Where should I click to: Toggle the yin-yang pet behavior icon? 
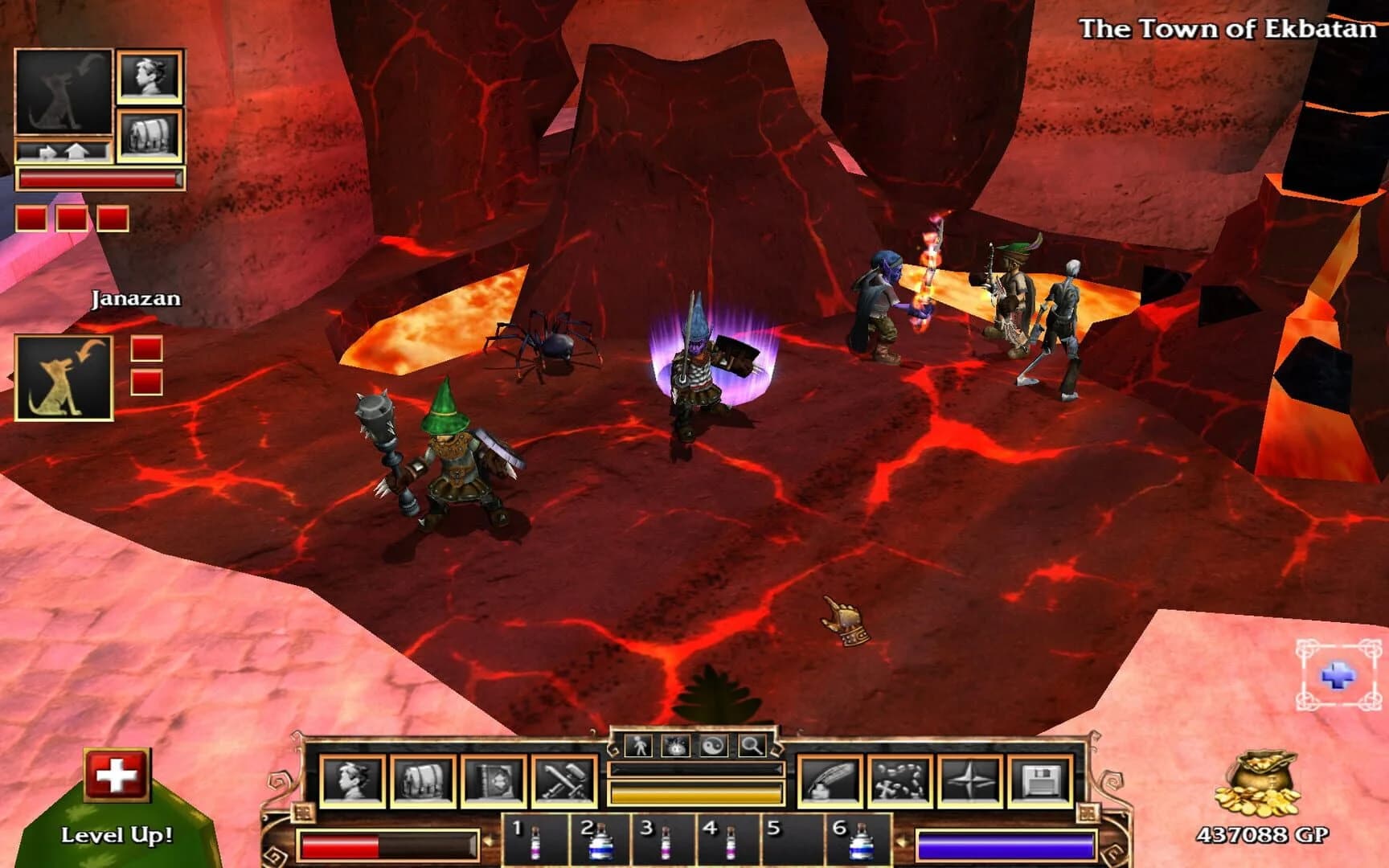coord(714,747)
